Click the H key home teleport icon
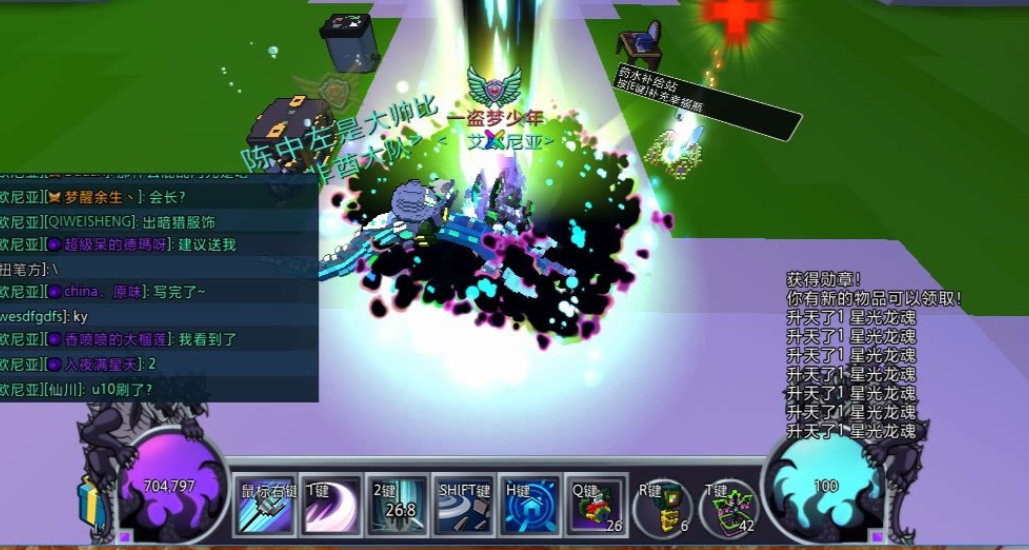1029x550 pixels. [x=530, y=505]
